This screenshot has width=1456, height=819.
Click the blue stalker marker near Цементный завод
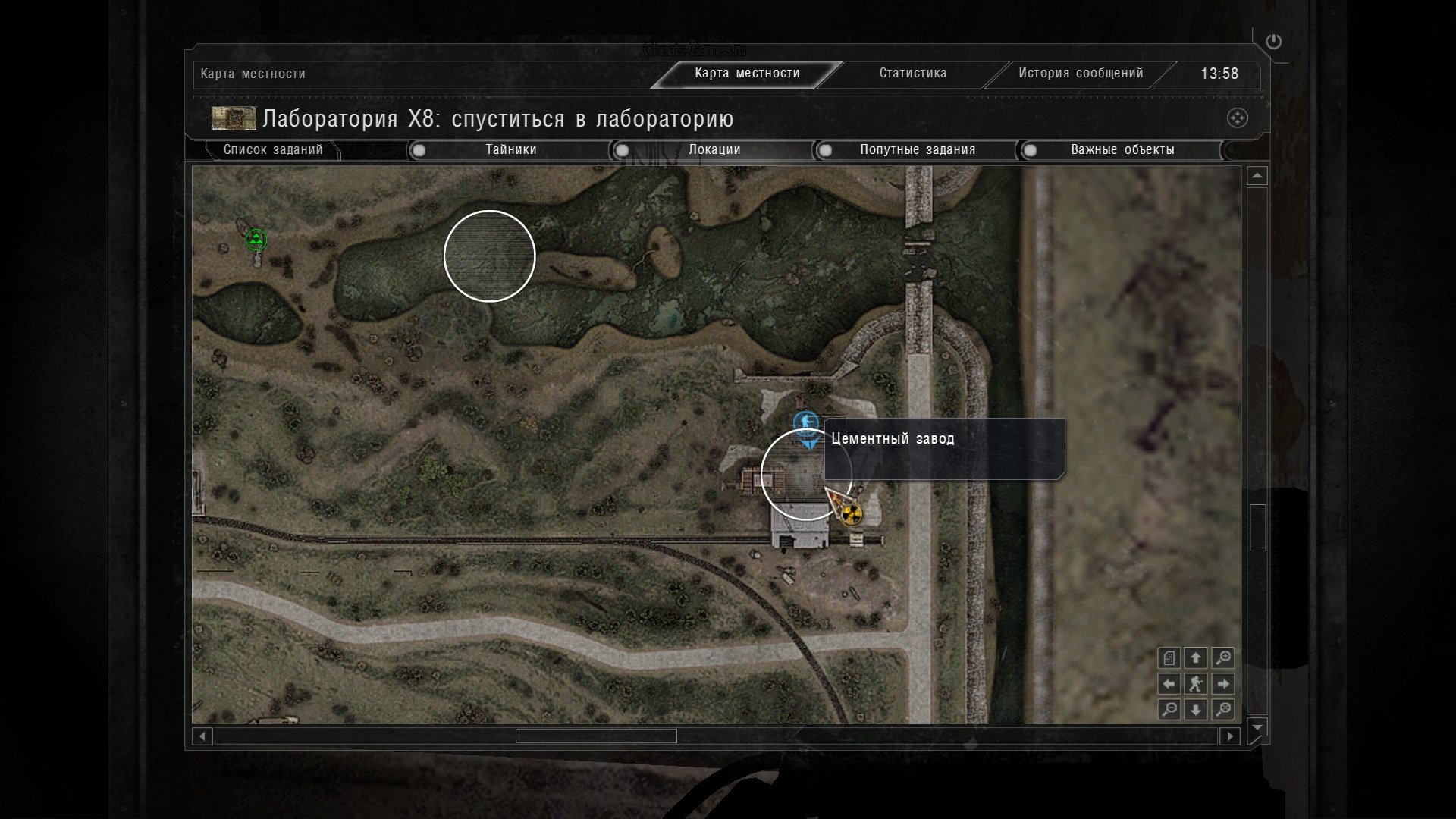805,422
